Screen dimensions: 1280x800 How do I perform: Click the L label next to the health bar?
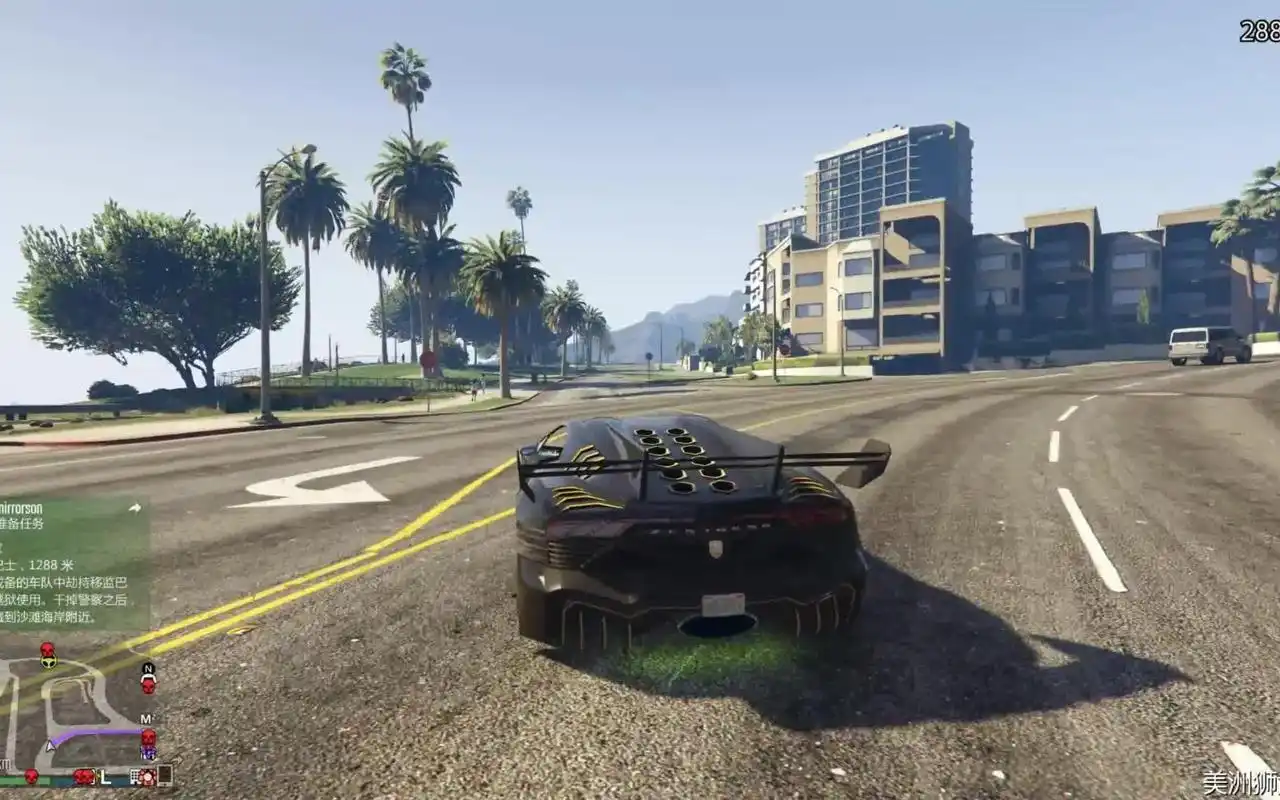(105, 778)
